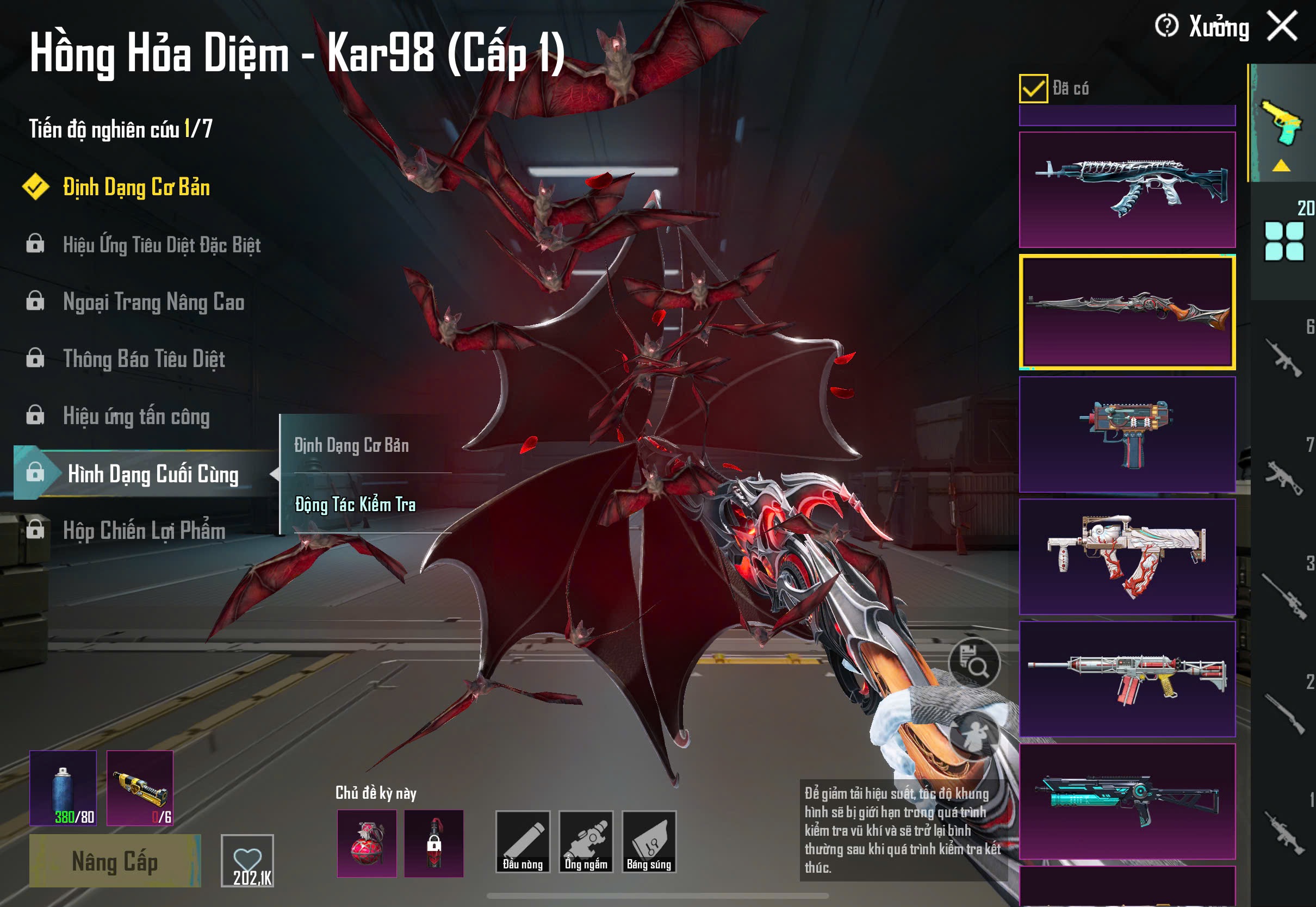The height and width of the screenshot is (907, 1316).
Task: Close the workshop screen with the X
Action: tap(1282, 26)
